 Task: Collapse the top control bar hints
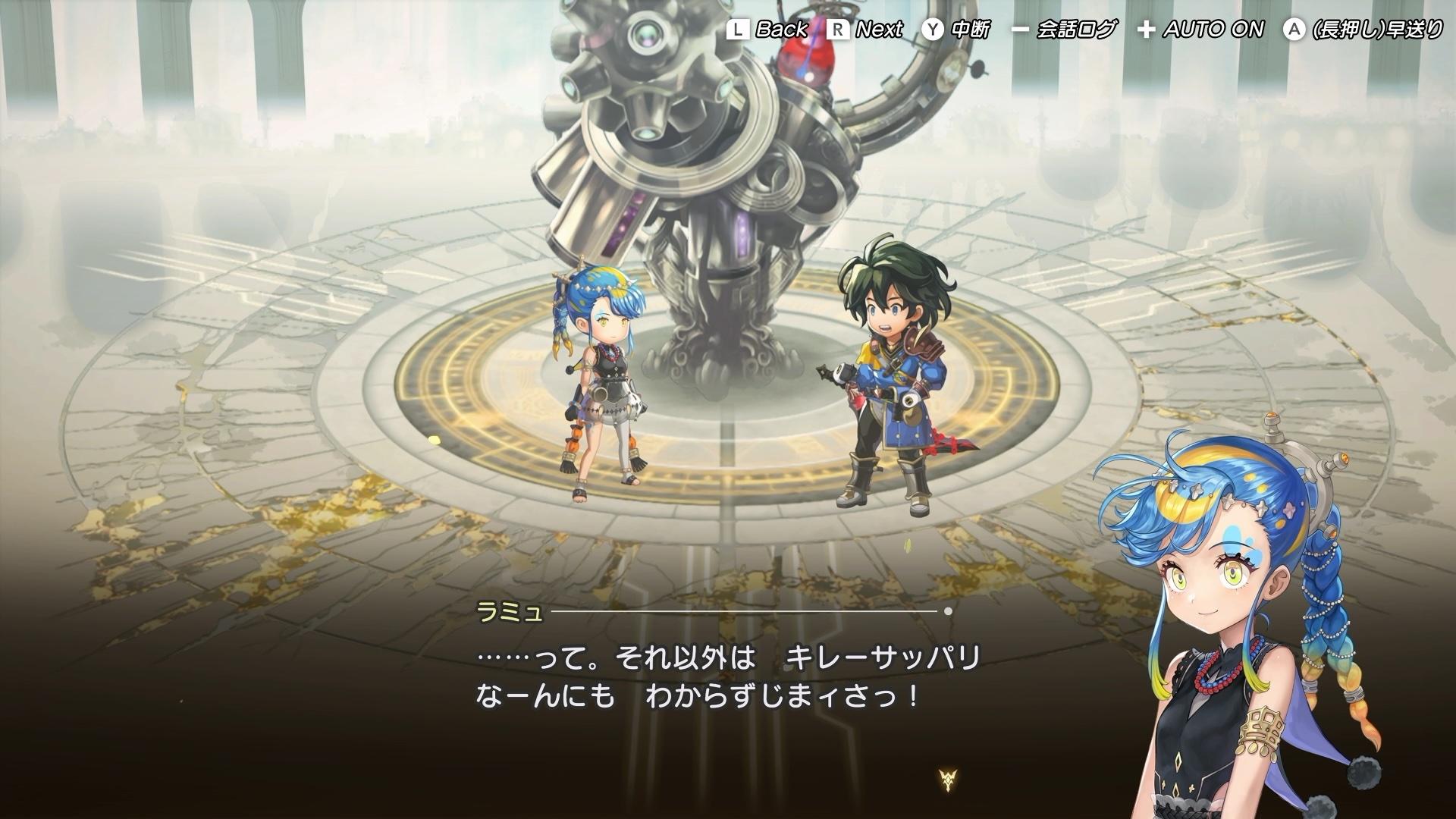click(1077, 30)
